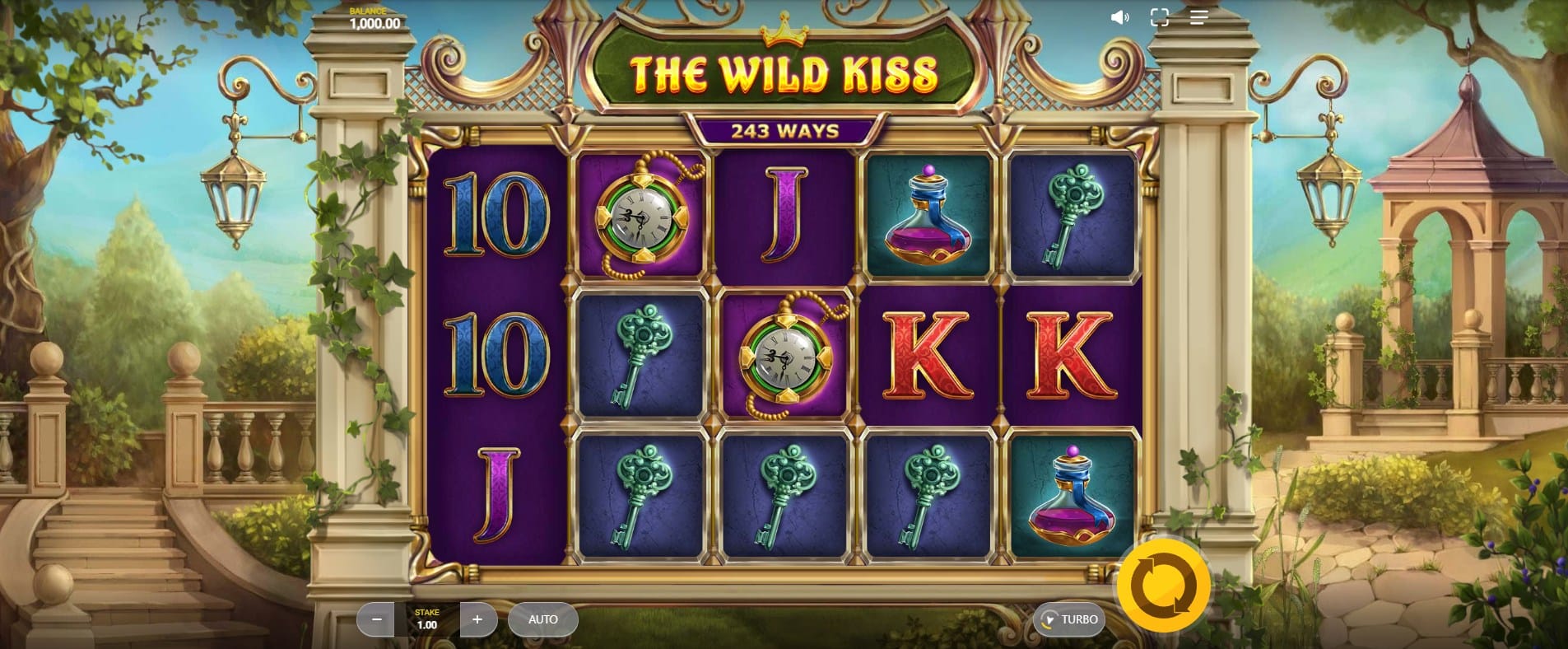Toggle TURBO mode
Viewport: 1568px width, 649px height.
coord(1069,619)
